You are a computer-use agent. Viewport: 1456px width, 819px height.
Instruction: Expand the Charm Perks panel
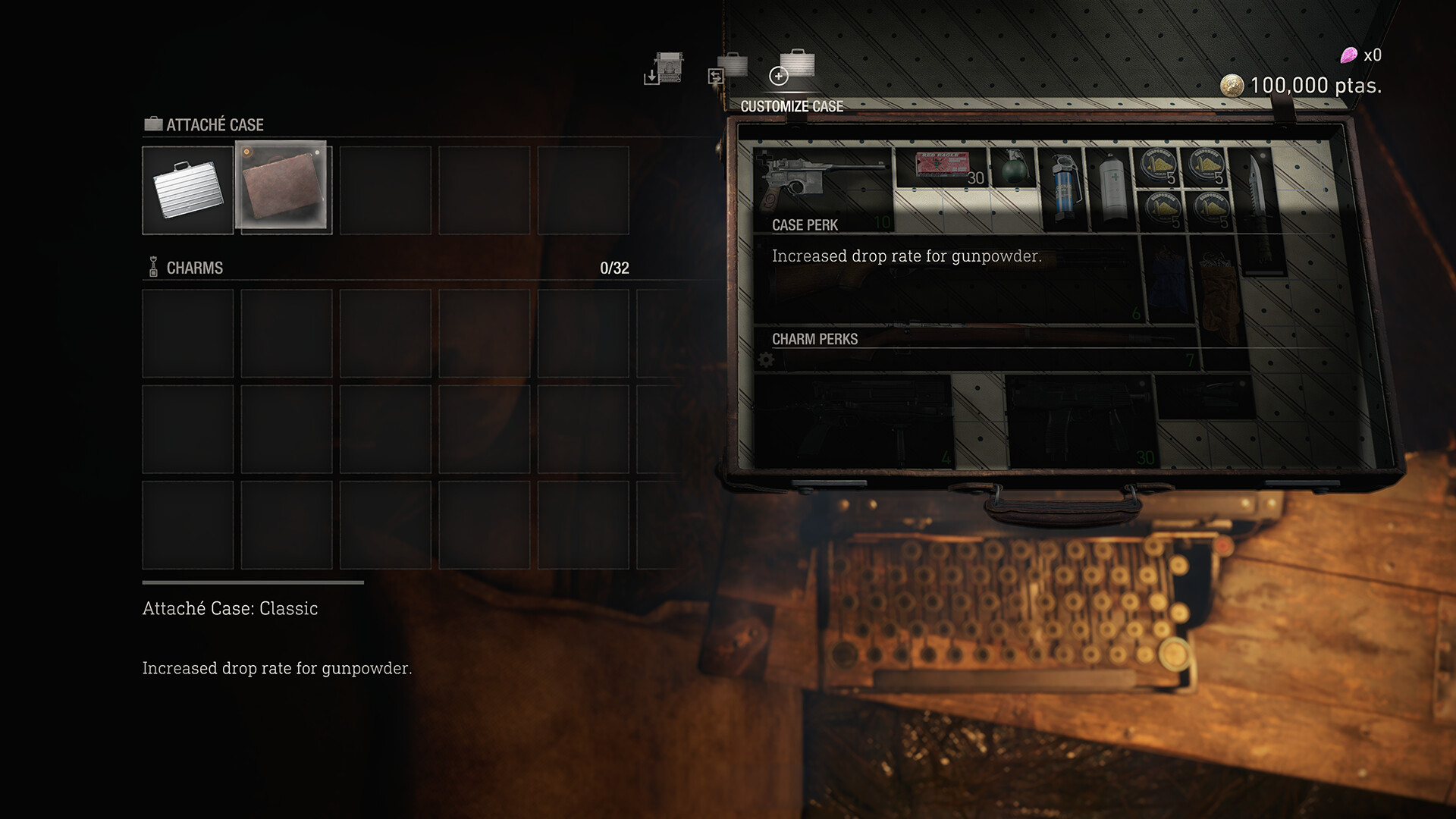coord(813,339)
